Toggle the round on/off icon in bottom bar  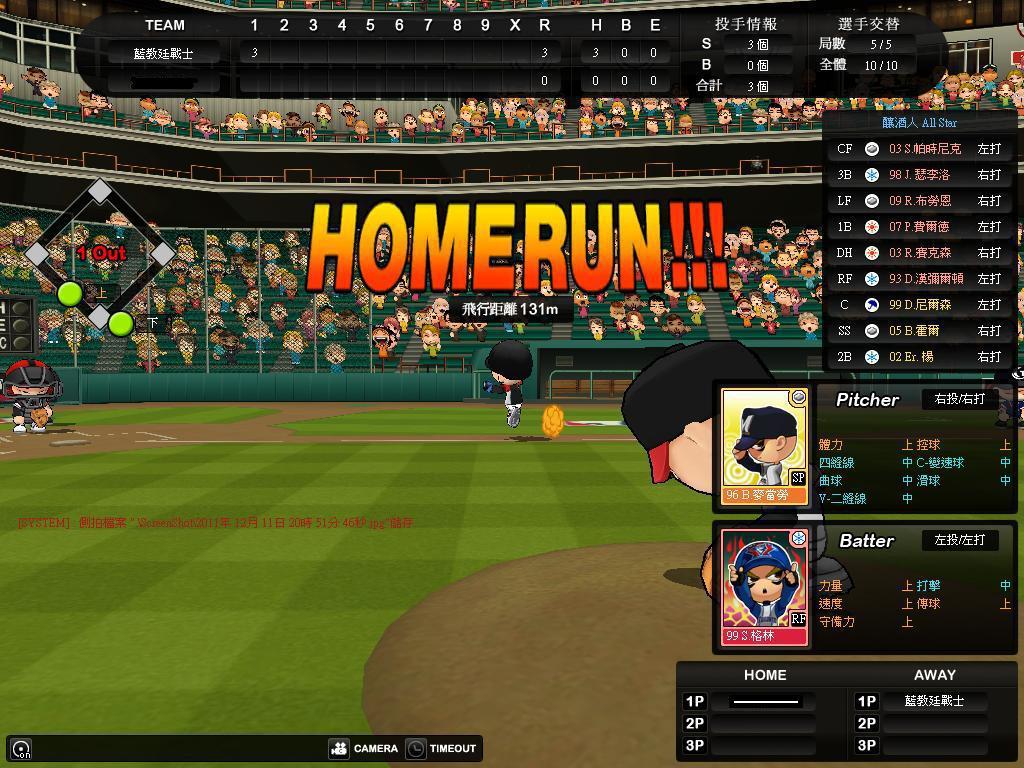(21, 748)
